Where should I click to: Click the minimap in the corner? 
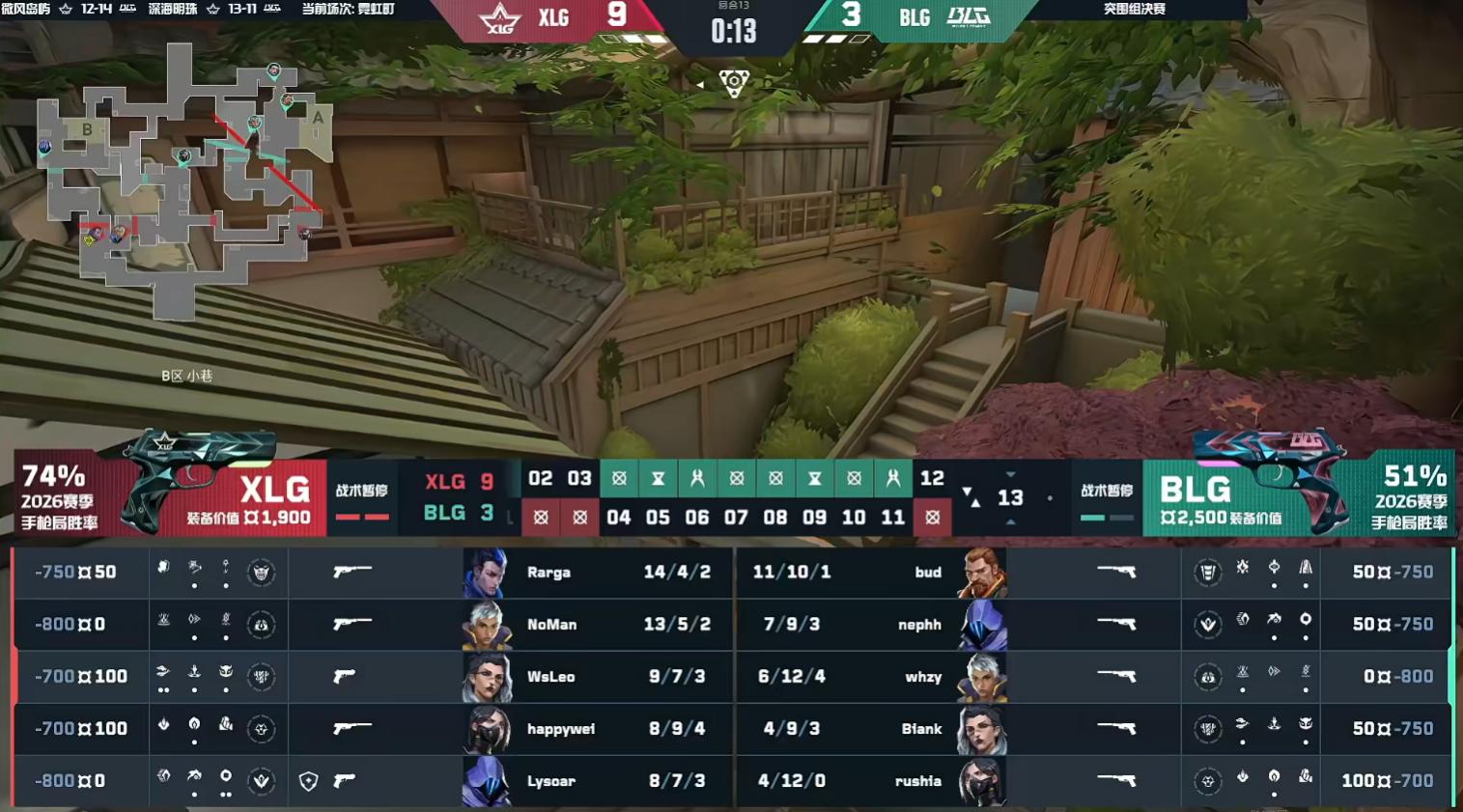tap(183, 179)
